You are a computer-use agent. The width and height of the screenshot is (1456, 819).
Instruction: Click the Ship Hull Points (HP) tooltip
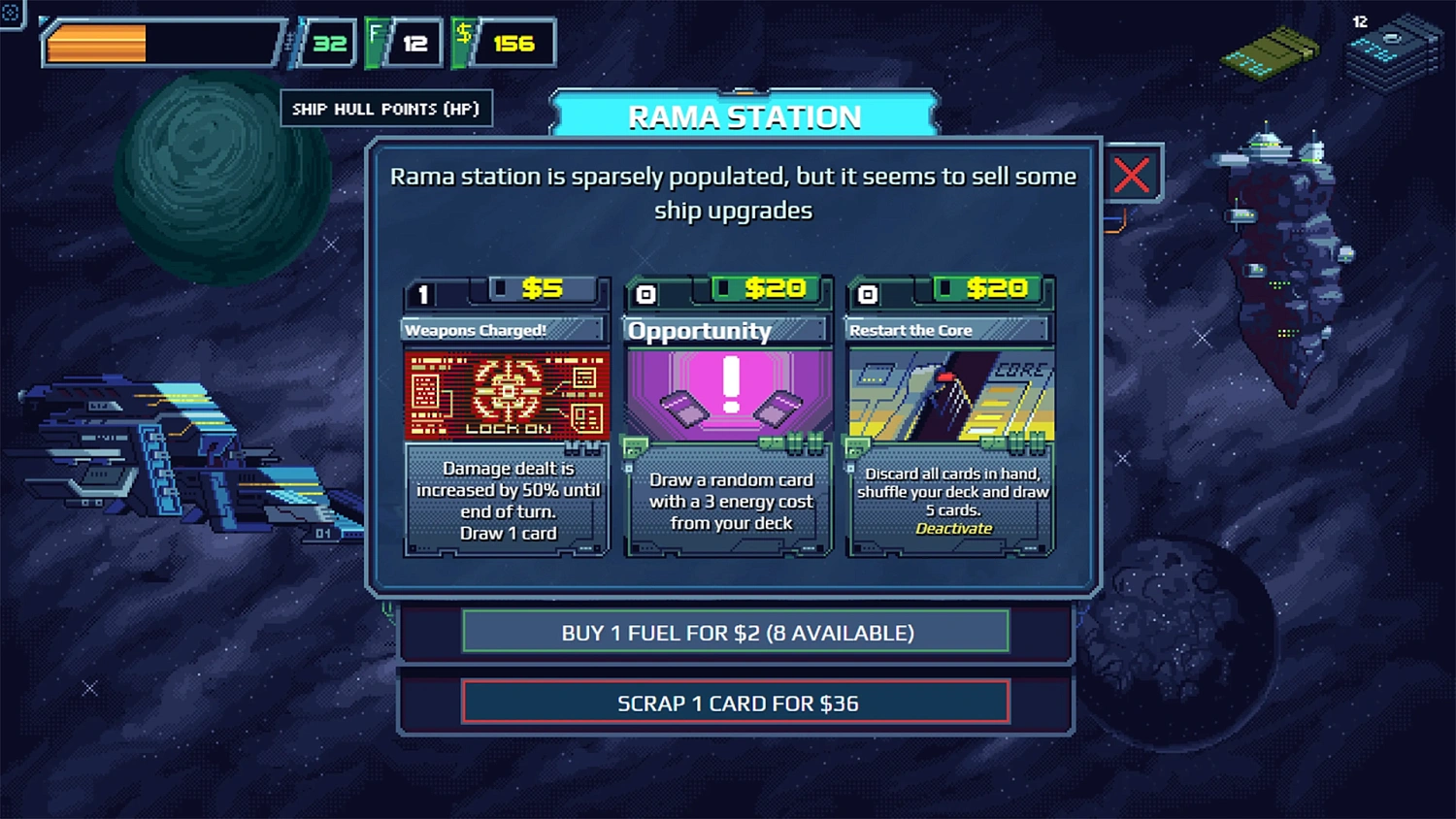tap(385, 108)
